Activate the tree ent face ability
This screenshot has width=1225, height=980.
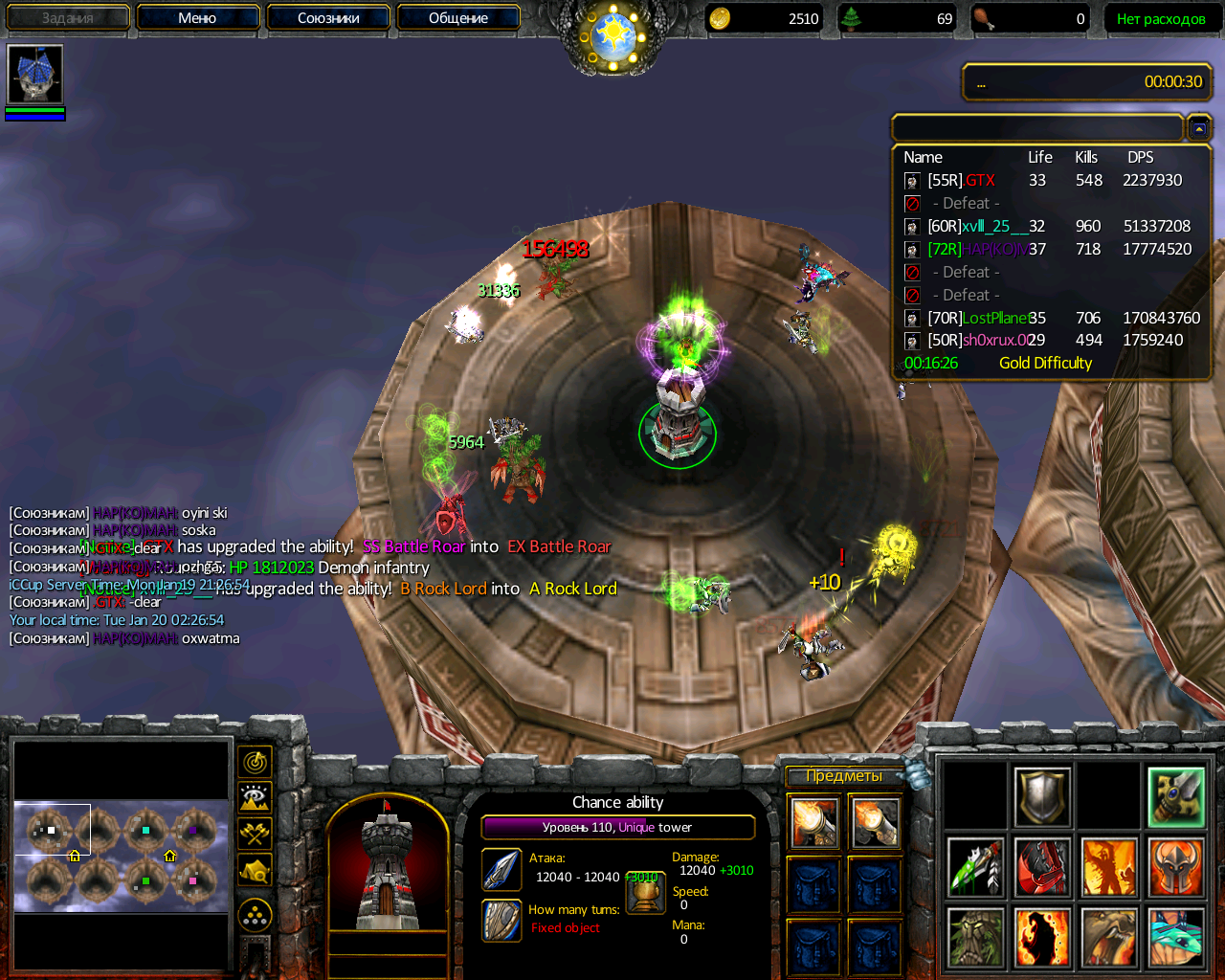pyautogui.click(x=975, y=937)
